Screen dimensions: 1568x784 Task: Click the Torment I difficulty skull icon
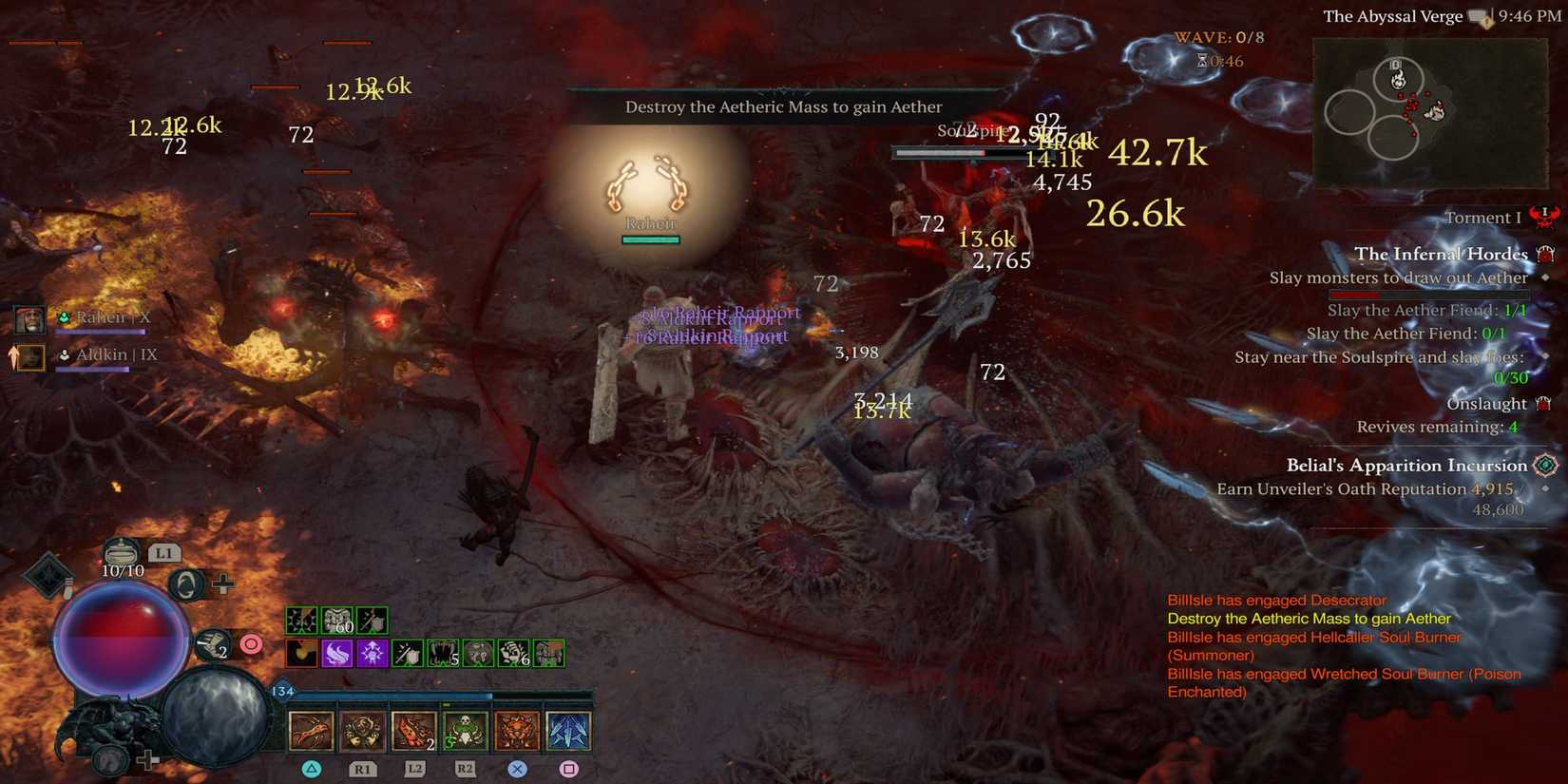pos(1544,217)
